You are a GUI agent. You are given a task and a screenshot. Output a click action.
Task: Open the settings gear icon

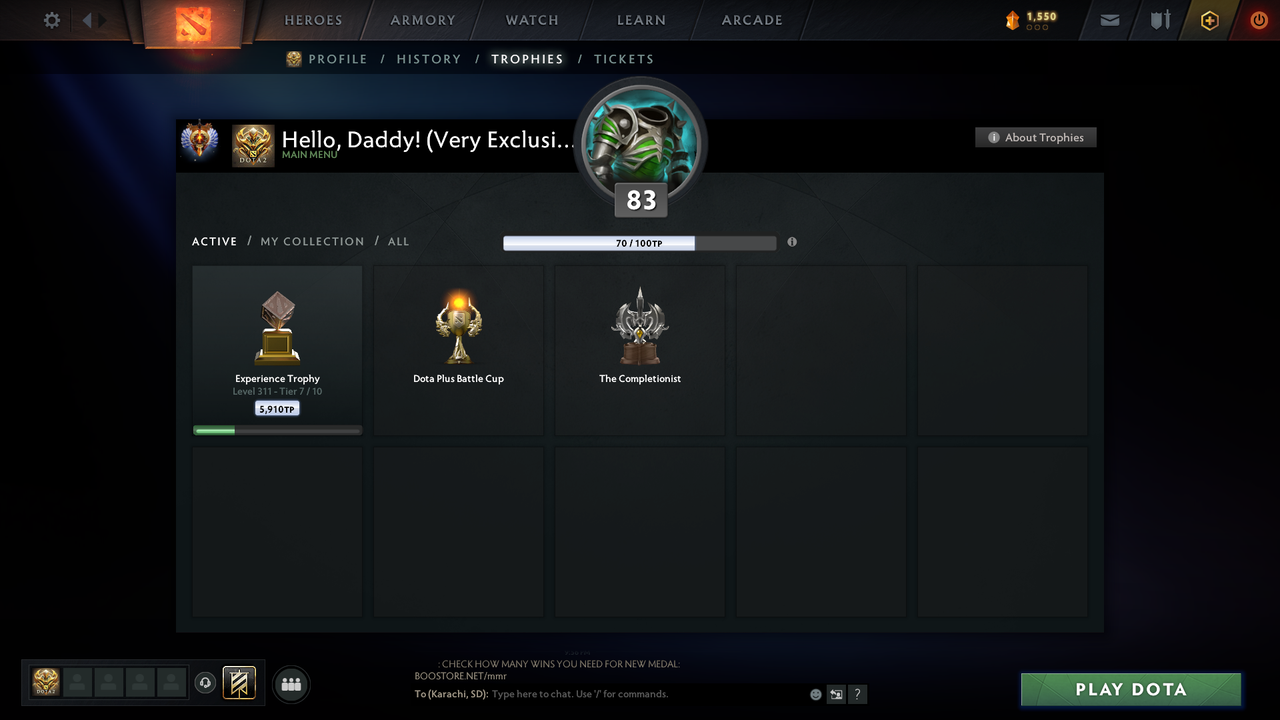[51, 19]
